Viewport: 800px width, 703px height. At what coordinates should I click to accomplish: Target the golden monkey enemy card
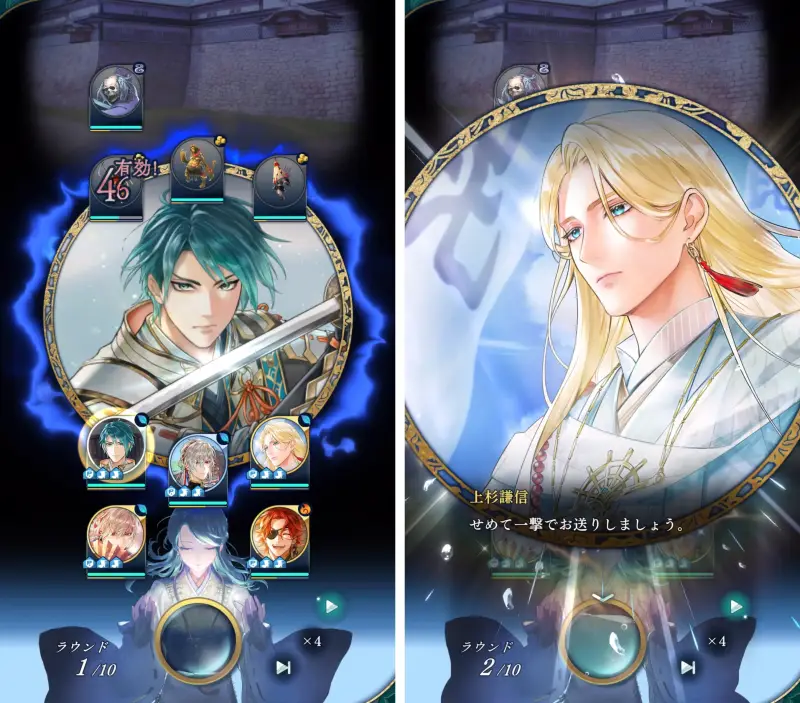pos(196,167)
